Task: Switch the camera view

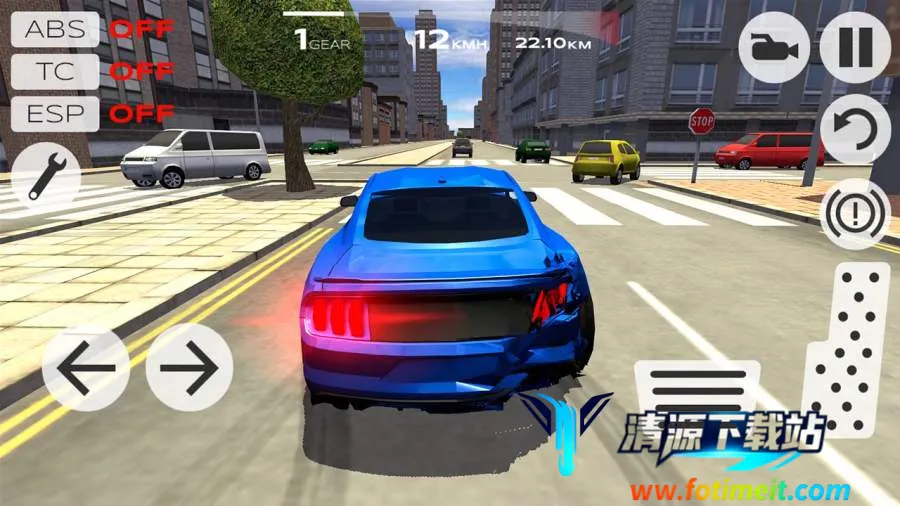Action: coord(774,47)
